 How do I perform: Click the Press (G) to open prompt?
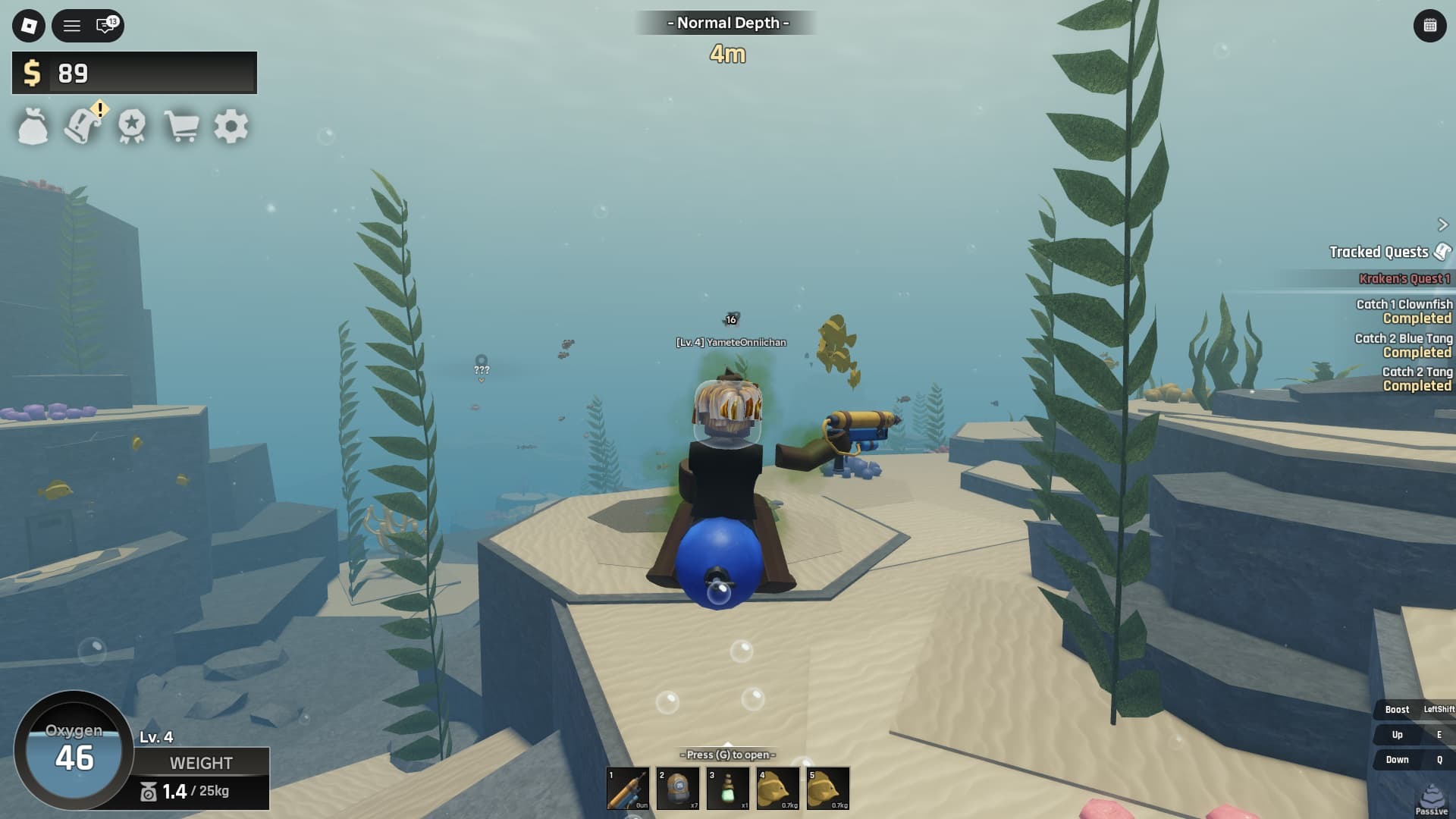tap(729, 755)
